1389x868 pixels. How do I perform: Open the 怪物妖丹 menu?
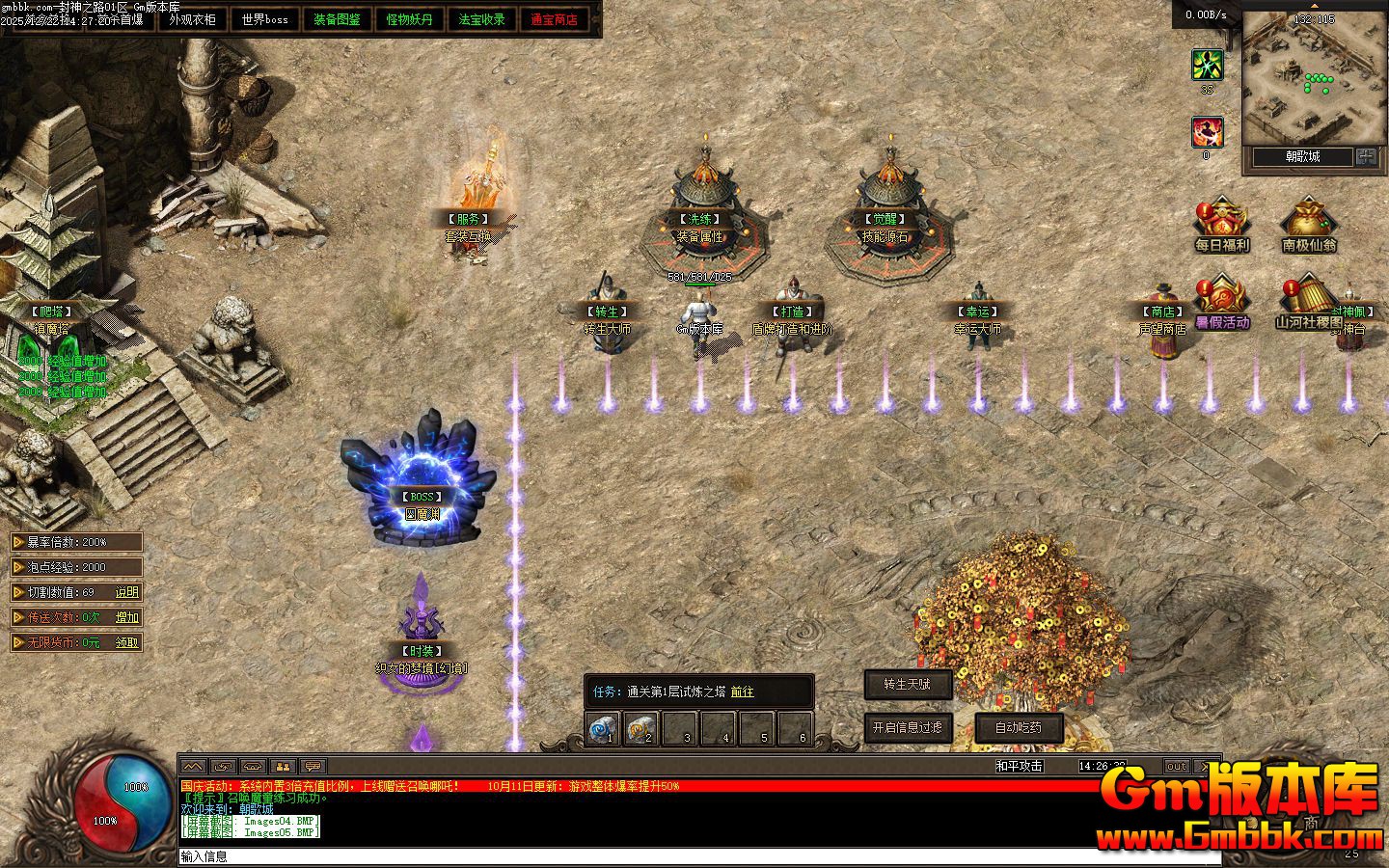(409, 19)
